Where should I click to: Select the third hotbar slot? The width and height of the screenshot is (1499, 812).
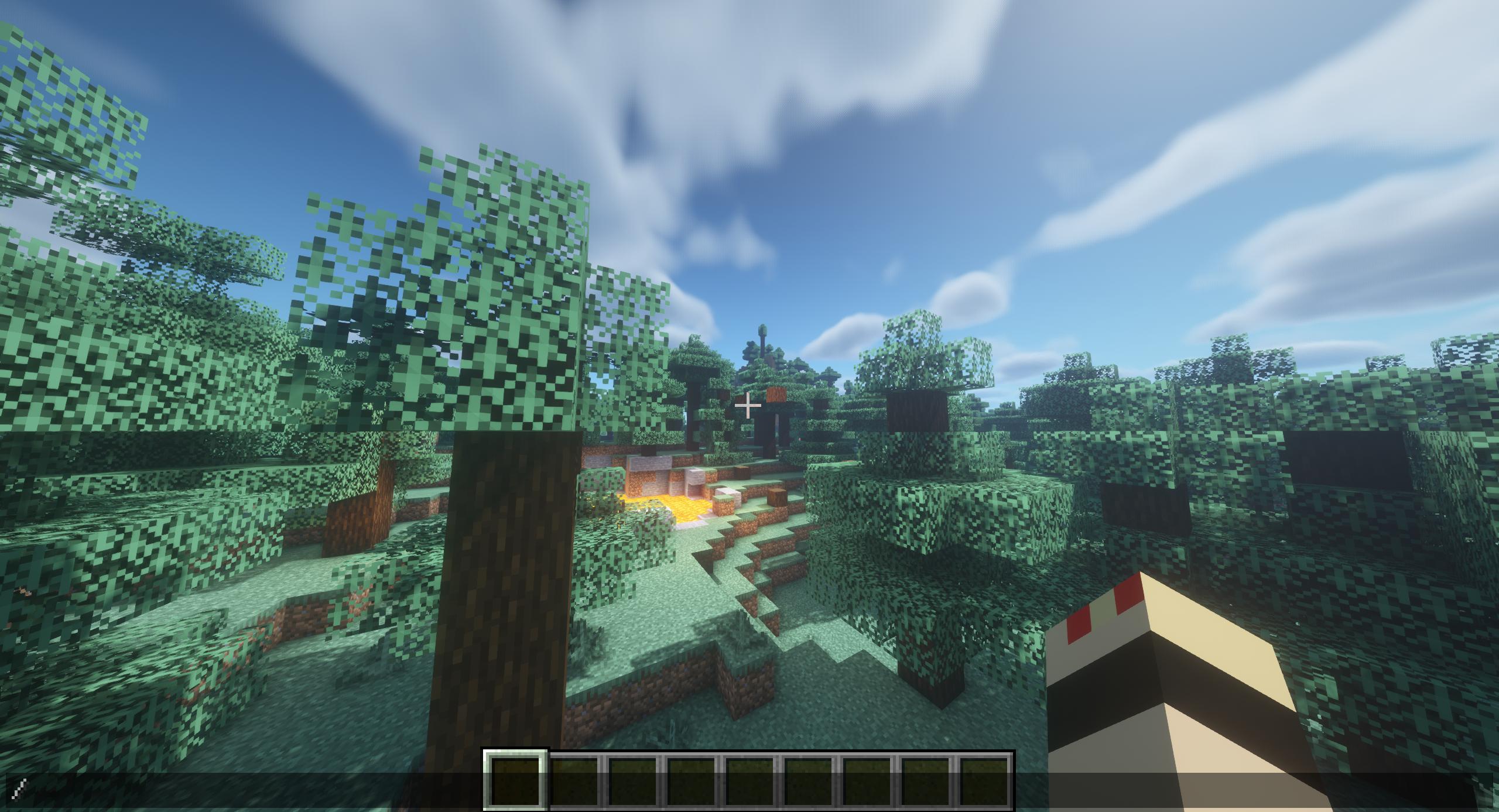tap(633, 779)
